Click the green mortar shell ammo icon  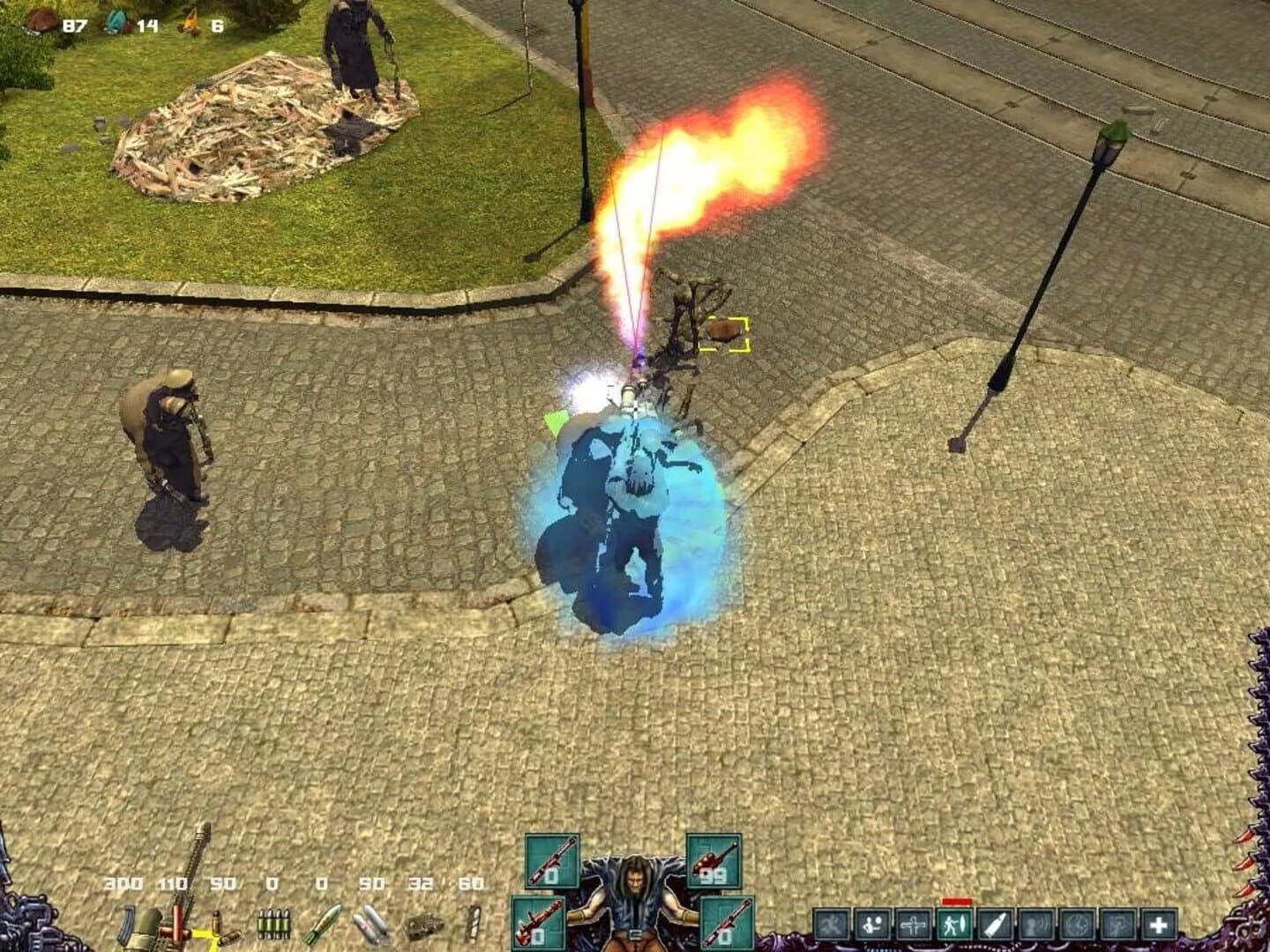[323, 924]
